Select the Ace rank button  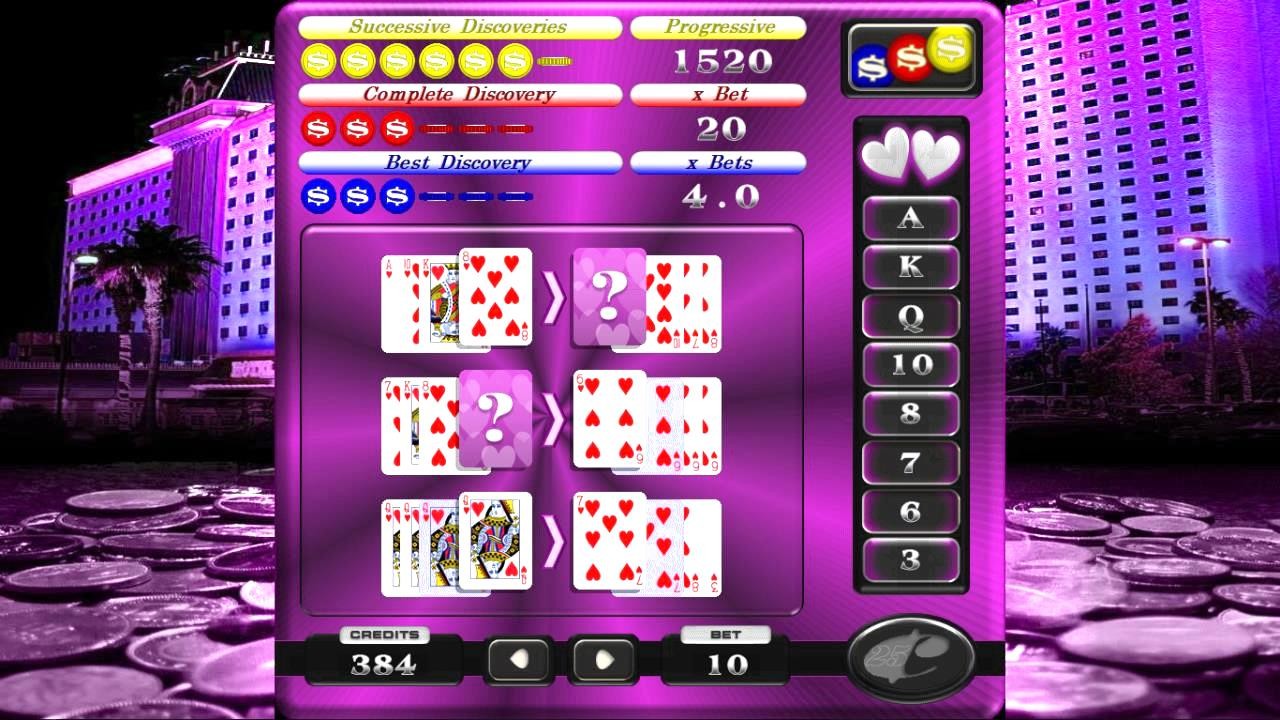910,218
